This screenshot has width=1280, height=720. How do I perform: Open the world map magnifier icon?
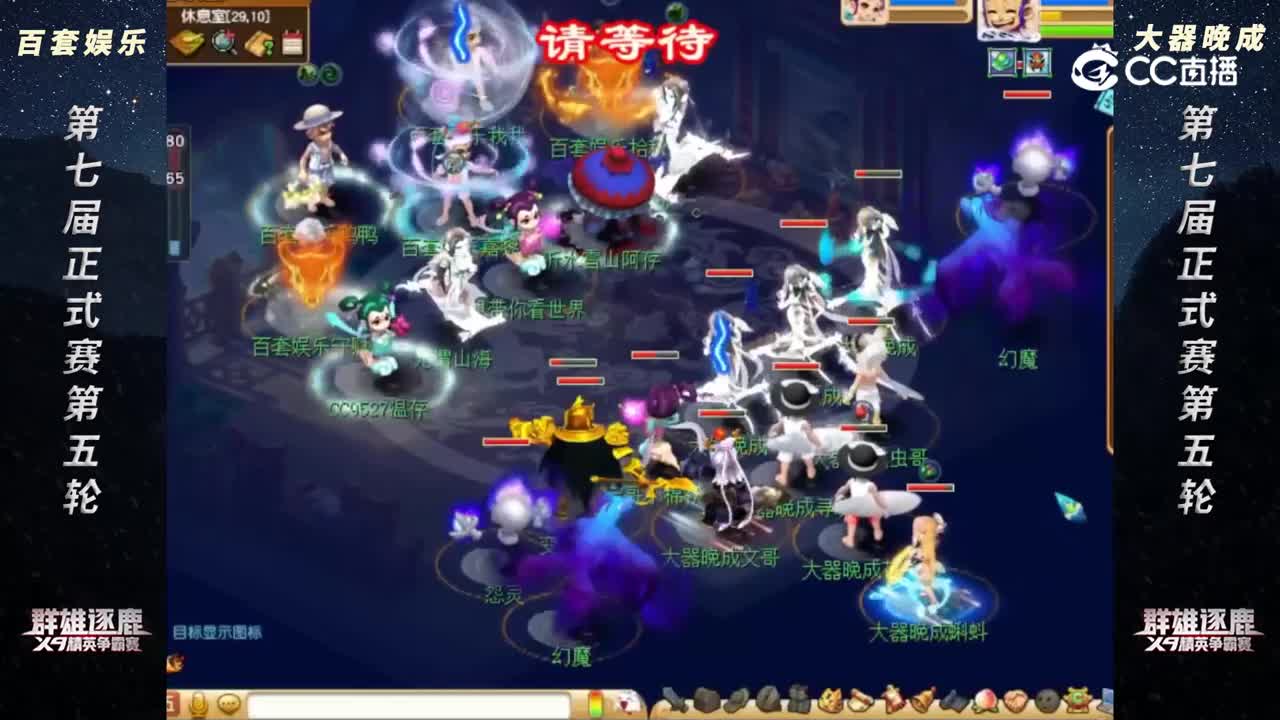pyautogui.click(x=222, y=41)
